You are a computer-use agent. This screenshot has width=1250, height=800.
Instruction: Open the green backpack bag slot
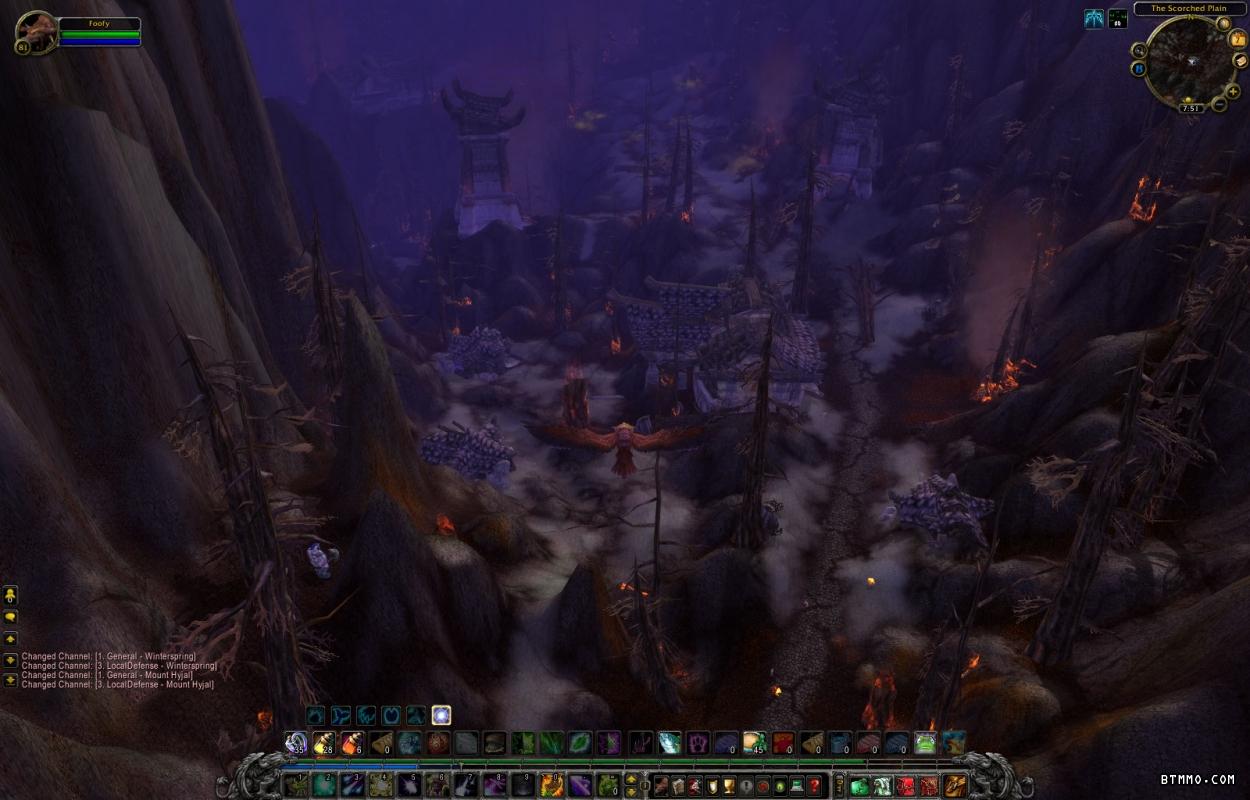[x=860, y=785]
